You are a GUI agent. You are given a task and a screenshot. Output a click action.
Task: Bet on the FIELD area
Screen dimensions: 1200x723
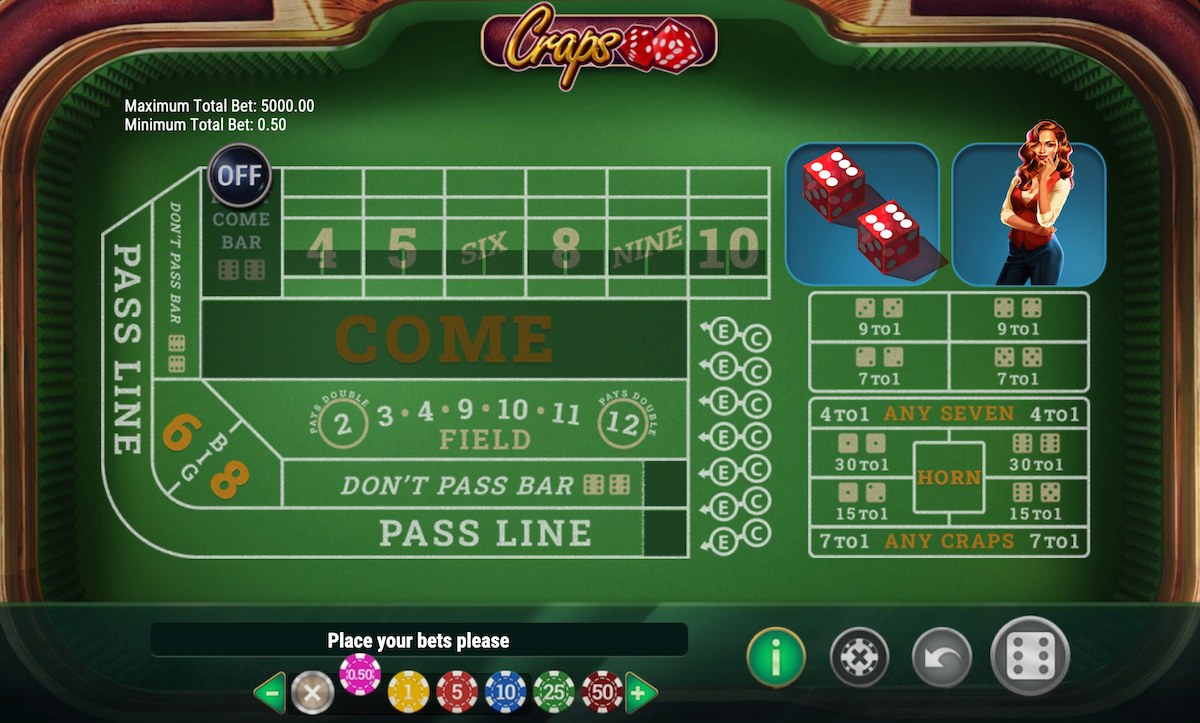click(485, 438)
